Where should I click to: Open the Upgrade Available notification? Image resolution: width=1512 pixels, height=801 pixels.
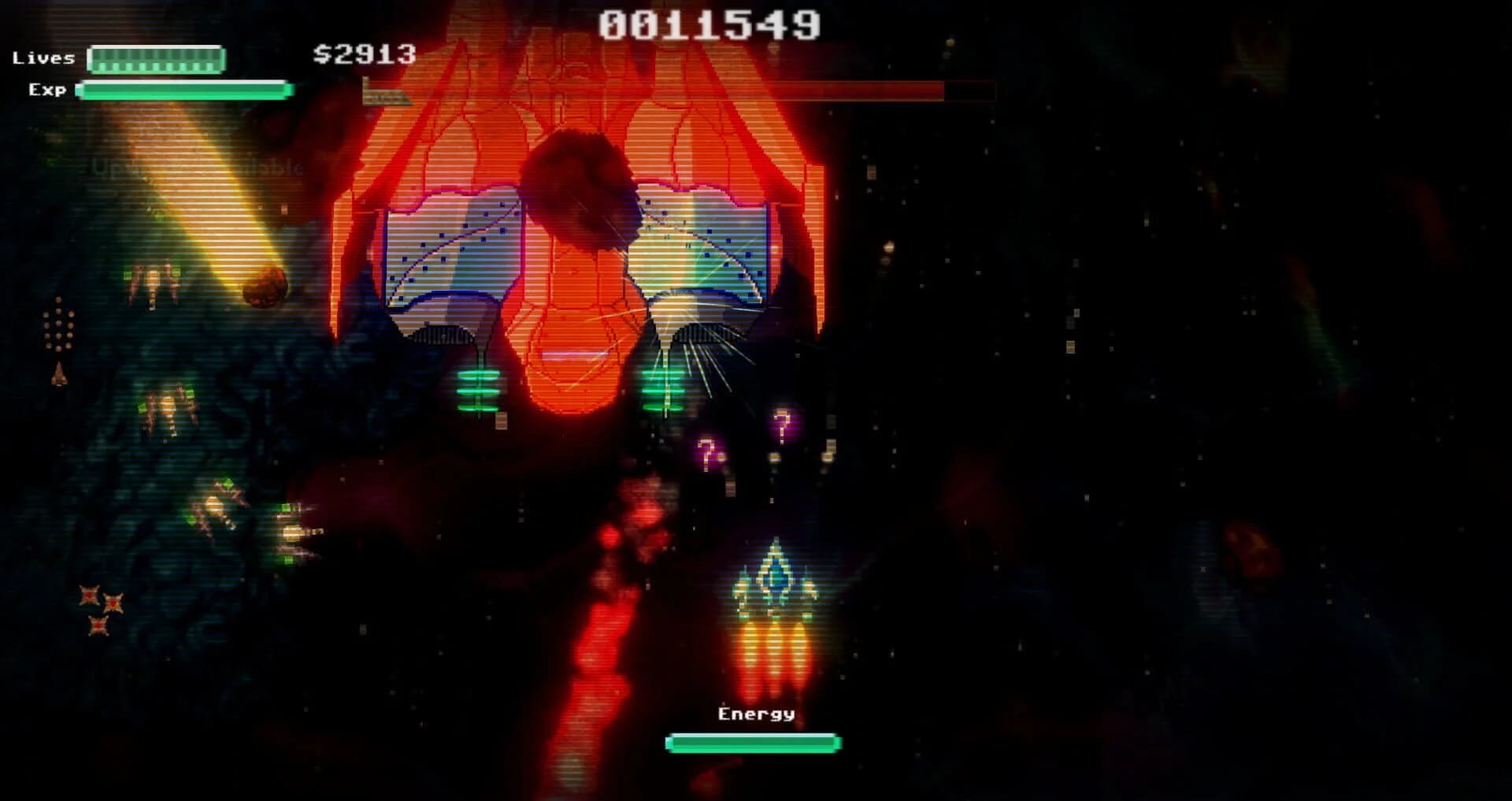(x=197, y=167)
